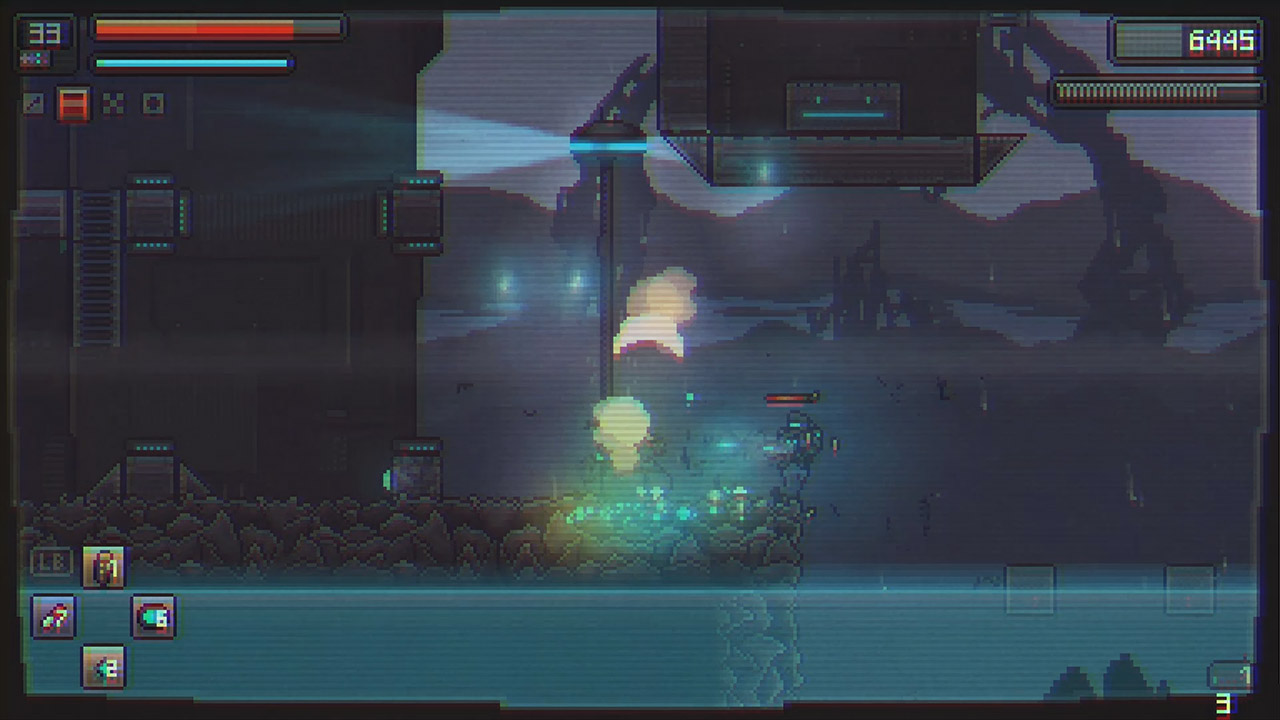Image resolution: width=1280 pixels, height=720 pixels.
Task: Select the green grenade item showing 6
Action: tap(155, 617)
